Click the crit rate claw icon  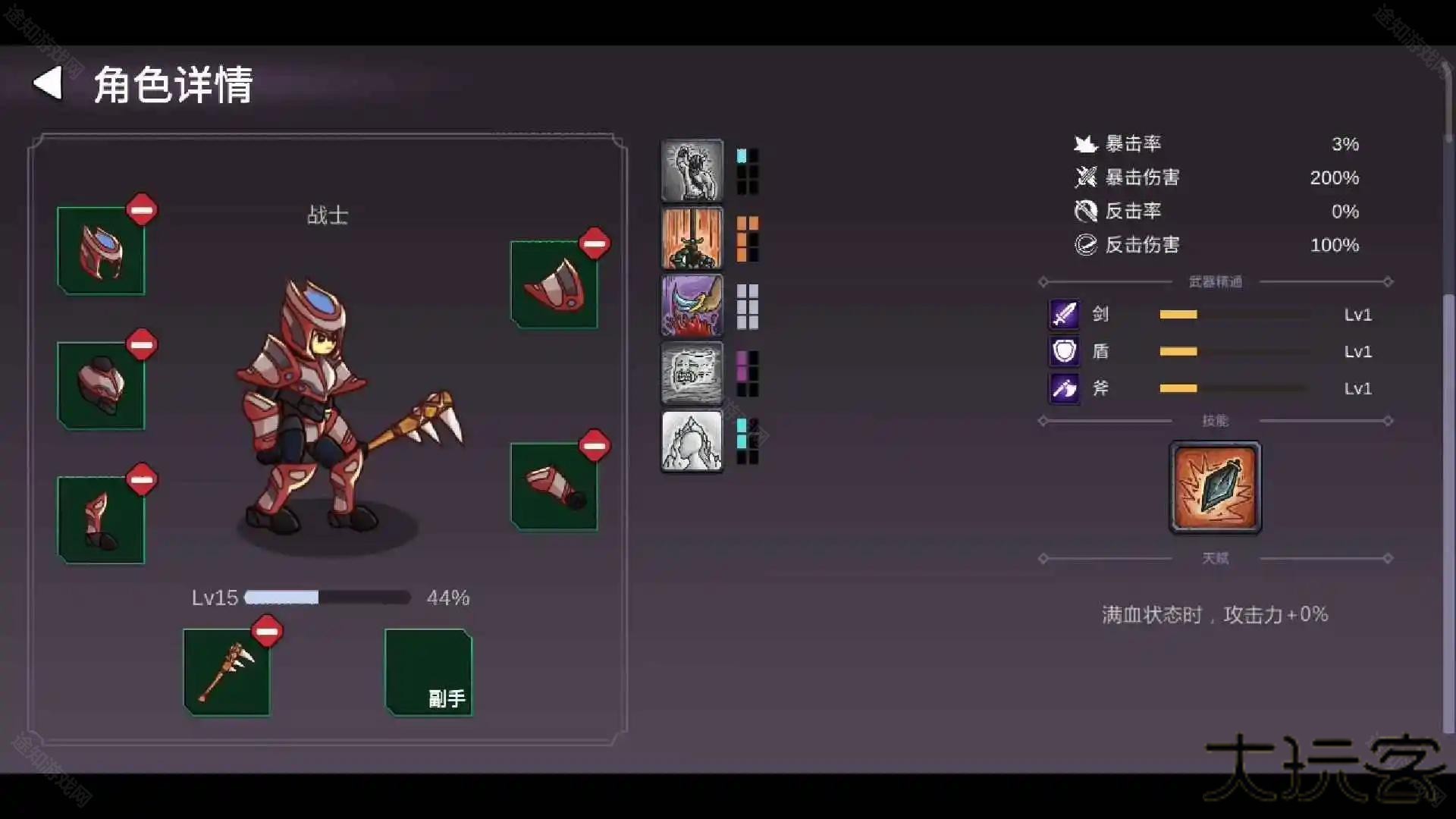pos(1087,143)
